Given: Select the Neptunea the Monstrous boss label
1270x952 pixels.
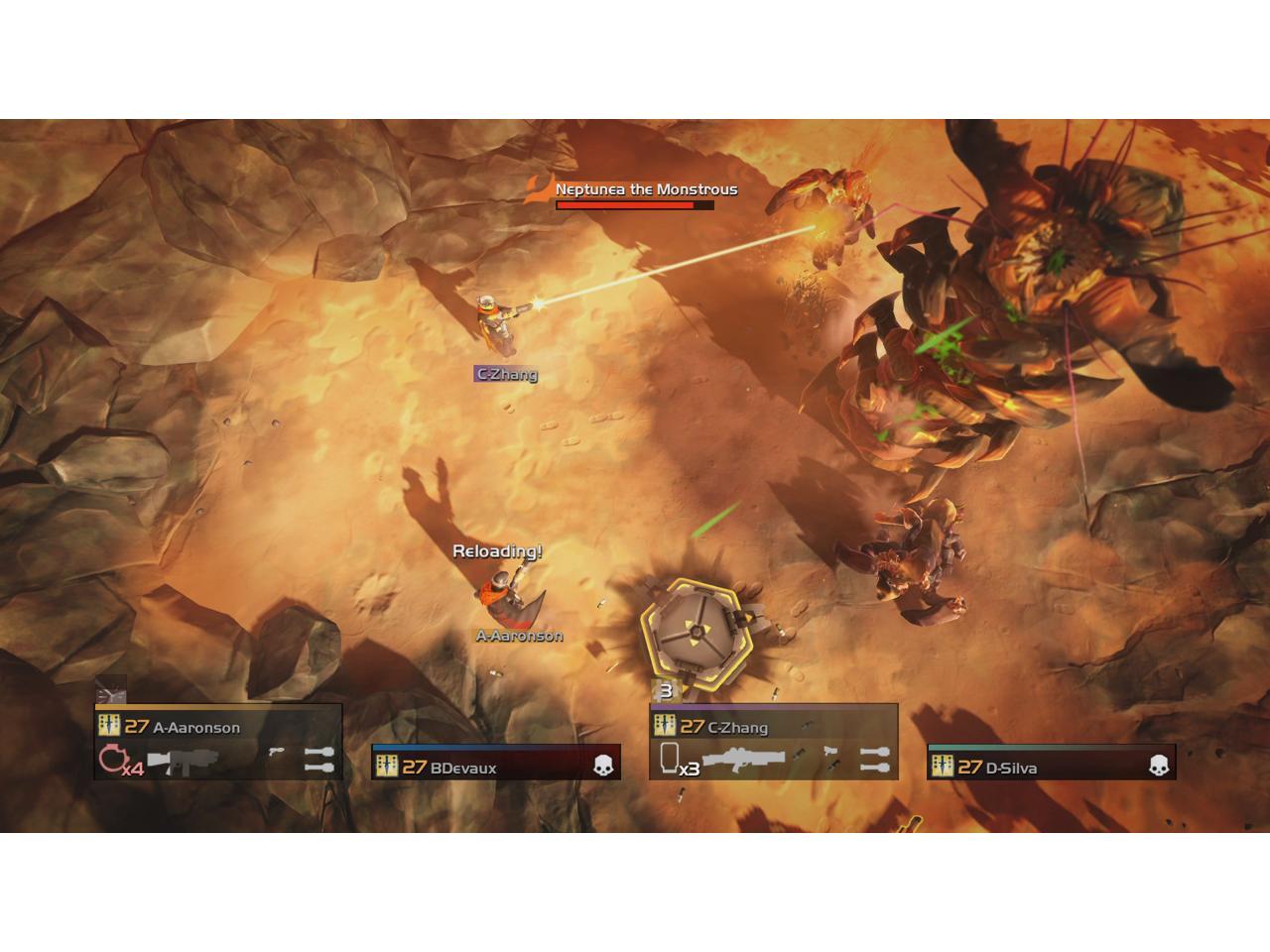Looking at the screenshot, I should (x=646, y=189).
